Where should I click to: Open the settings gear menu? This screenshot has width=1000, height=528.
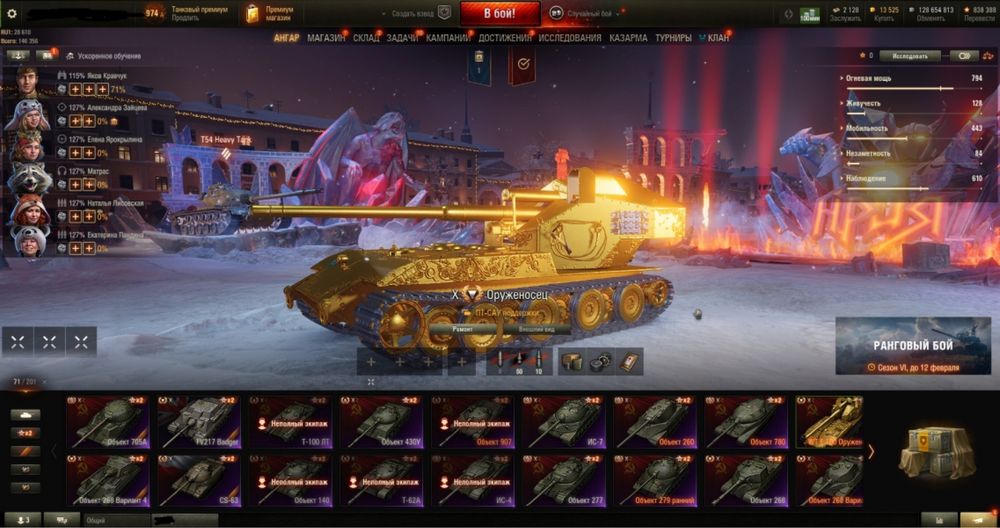click(12, 13)
